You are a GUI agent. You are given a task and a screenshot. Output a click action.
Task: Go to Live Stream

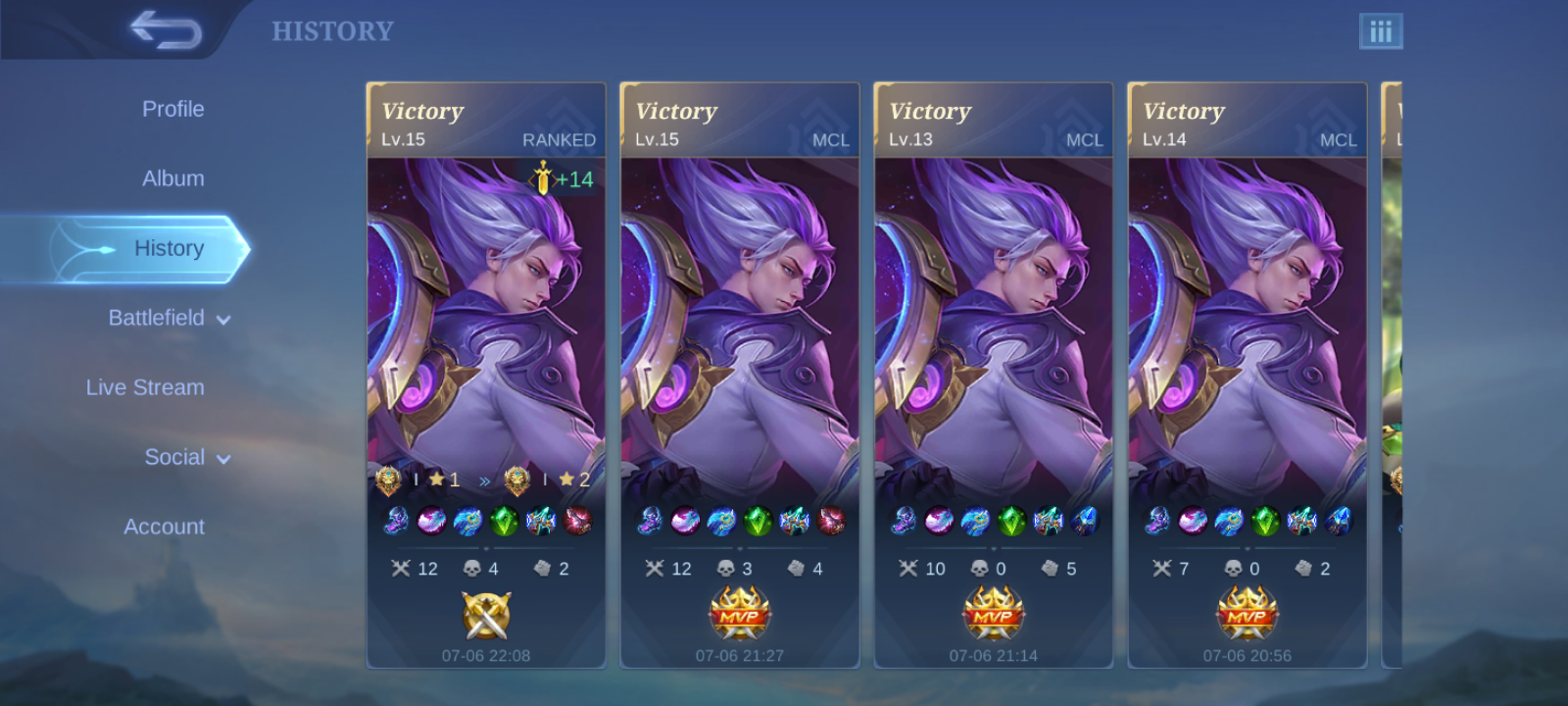[145, 387]
